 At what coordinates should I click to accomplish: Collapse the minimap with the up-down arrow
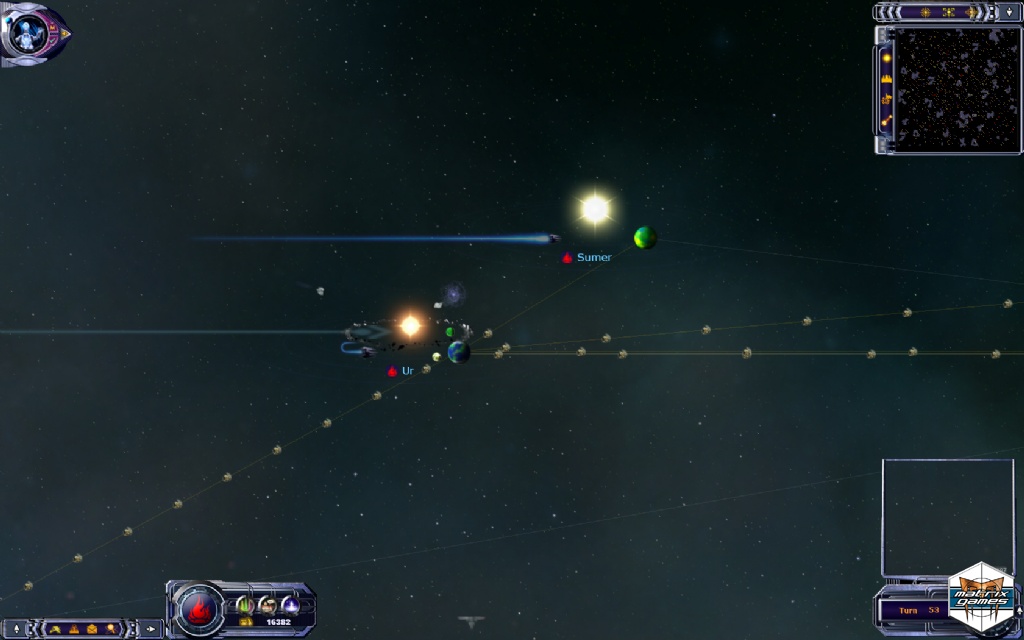click(1010, 12)
